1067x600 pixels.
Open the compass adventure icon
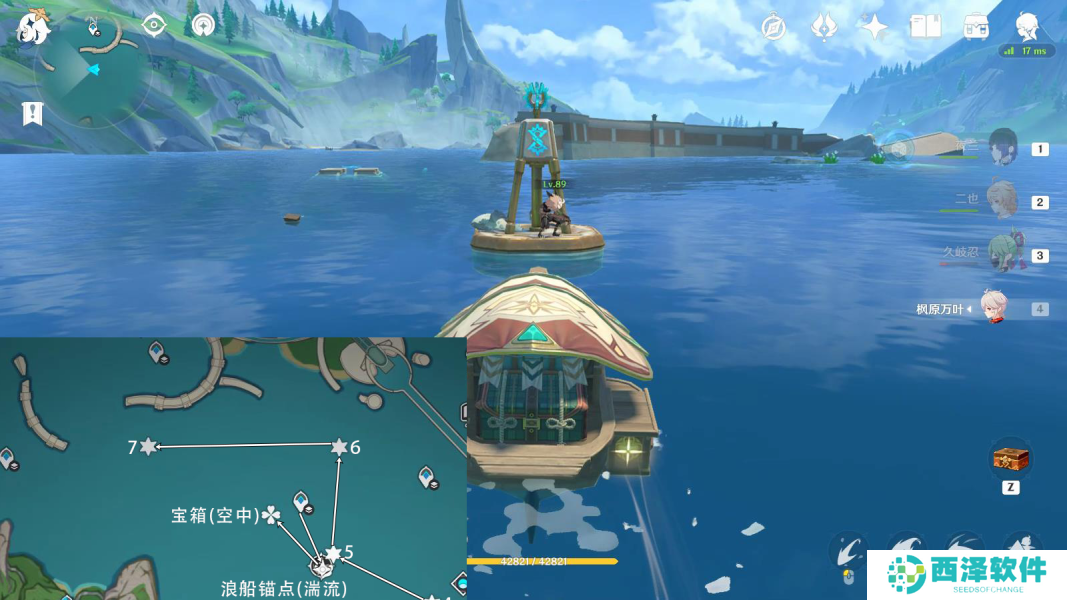[773, 27]
